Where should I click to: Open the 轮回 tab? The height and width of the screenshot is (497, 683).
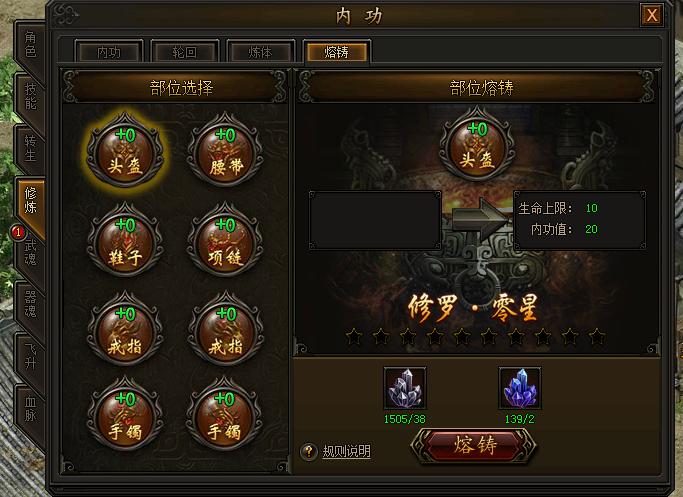tap(186, 52)
